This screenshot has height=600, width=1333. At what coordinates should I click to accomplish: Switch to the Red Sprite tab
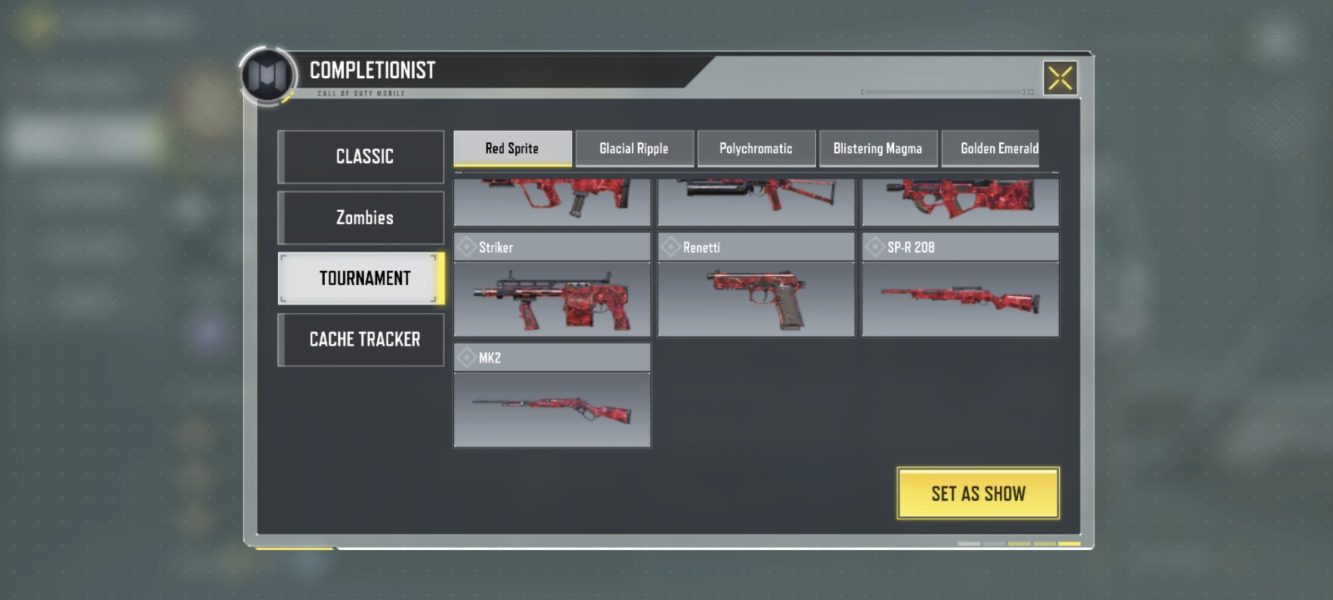(x=512, y=149)
